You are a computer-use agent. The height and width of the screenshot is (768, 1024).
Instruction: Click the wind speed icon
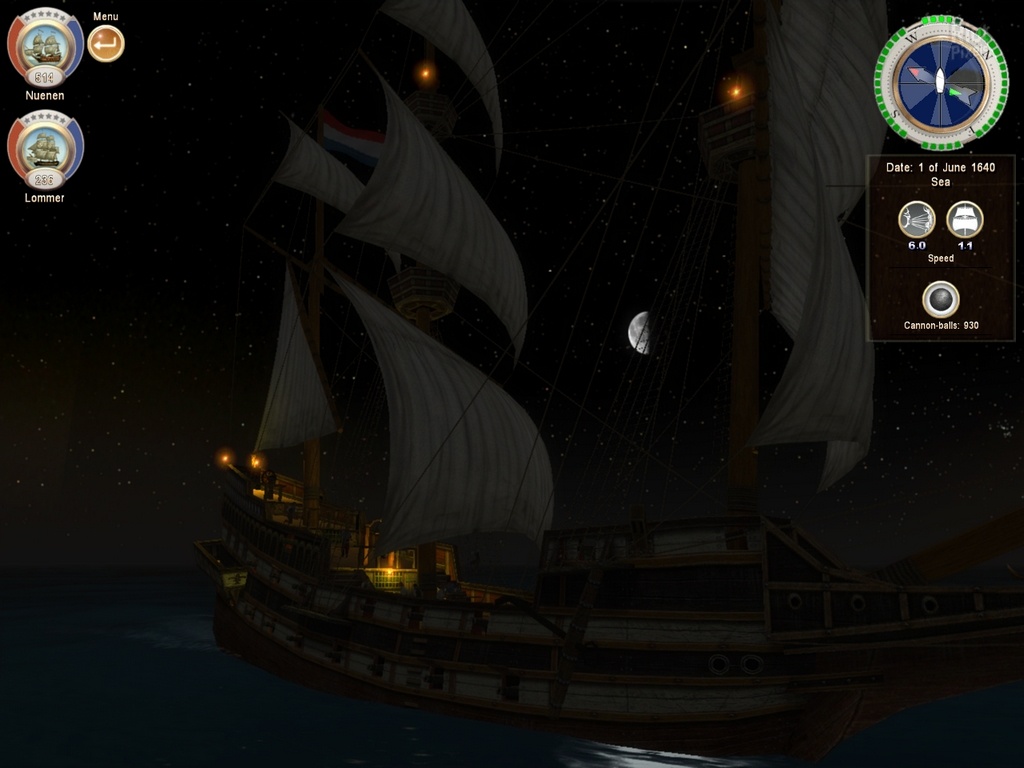[917, 220]
